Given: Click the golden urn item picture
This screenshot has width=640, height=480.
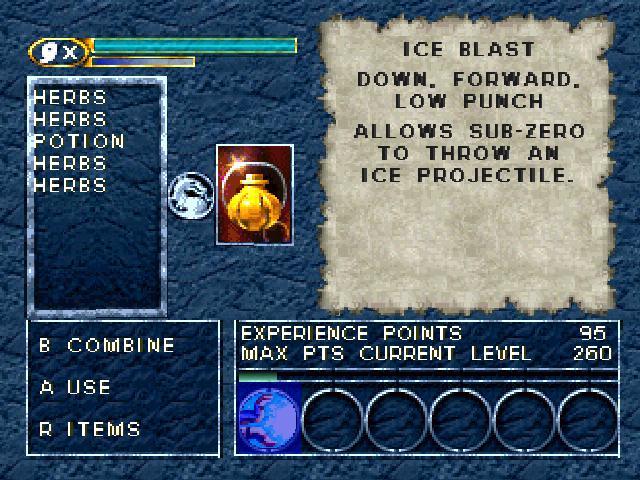Looking at the screenshot, I should point(254,194).
